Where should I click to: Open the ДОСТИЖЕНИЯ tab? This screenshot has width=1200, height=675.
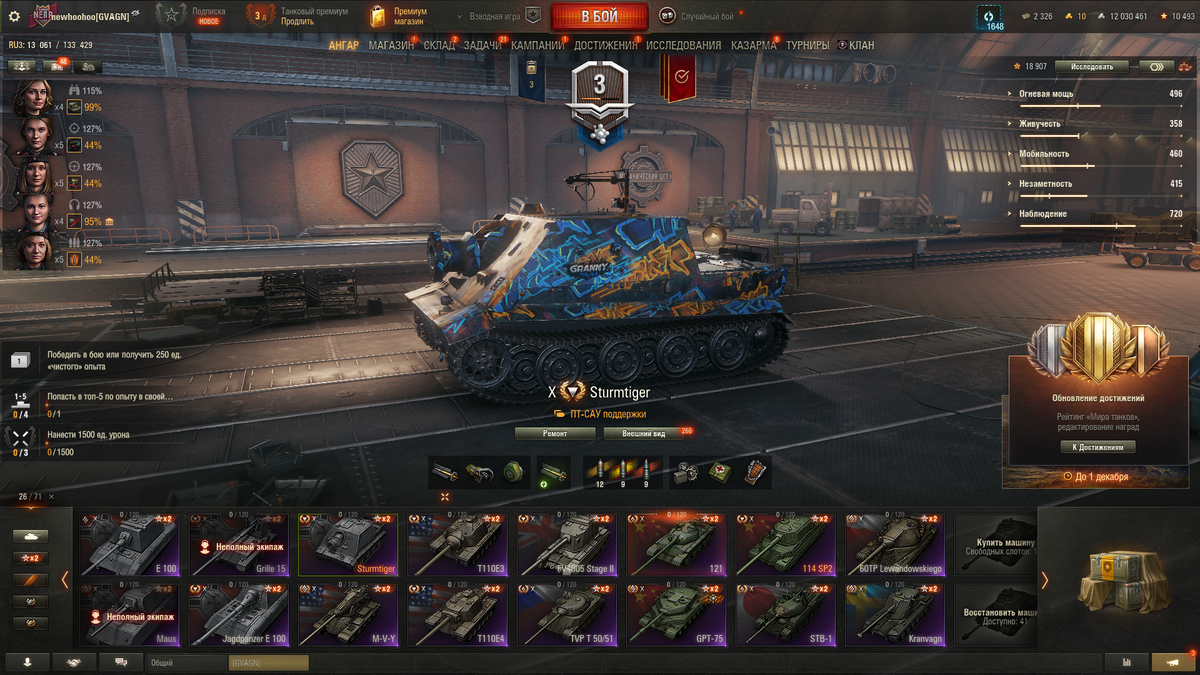606,45
